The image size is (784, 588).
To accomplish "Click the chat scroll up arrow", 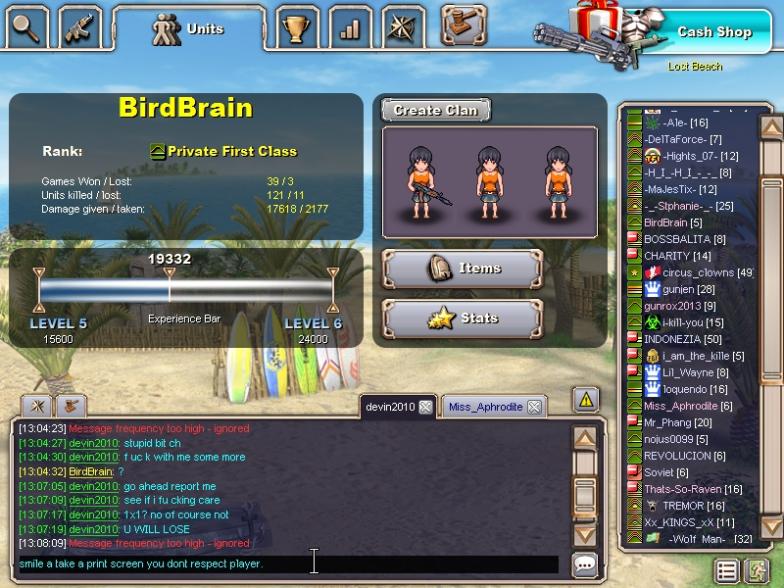I will pyautogui.click(x=585, y=438).
